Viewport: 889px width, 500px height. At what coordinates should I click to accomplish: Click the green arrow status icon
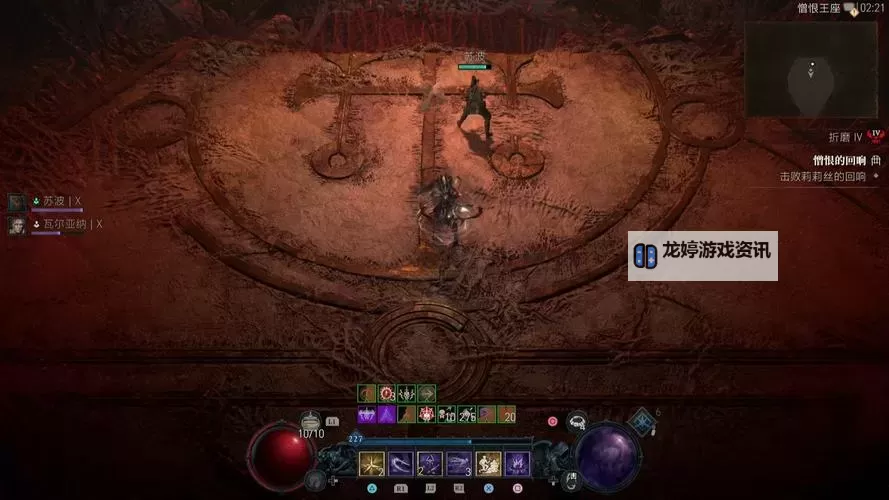tap(427, 394)
